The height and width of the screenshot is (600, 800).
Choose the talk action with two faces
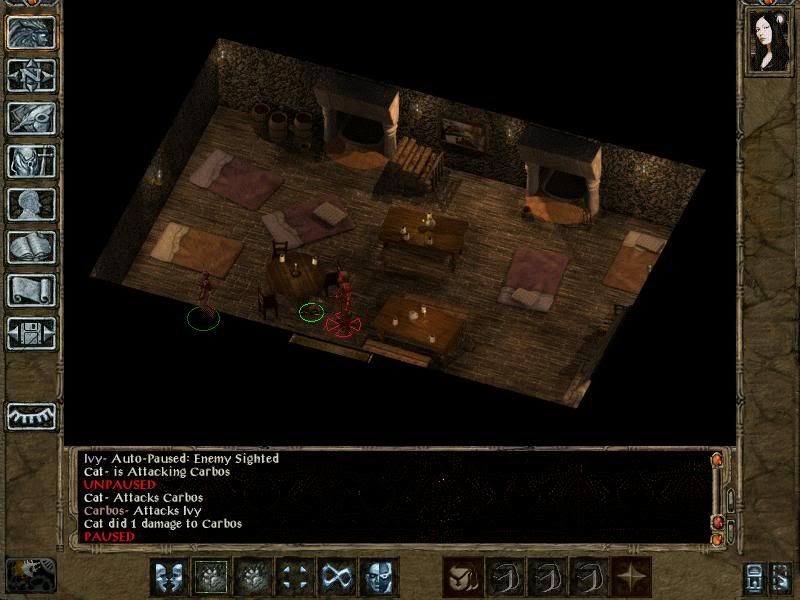pyautogui.click(x=169, y=577)
